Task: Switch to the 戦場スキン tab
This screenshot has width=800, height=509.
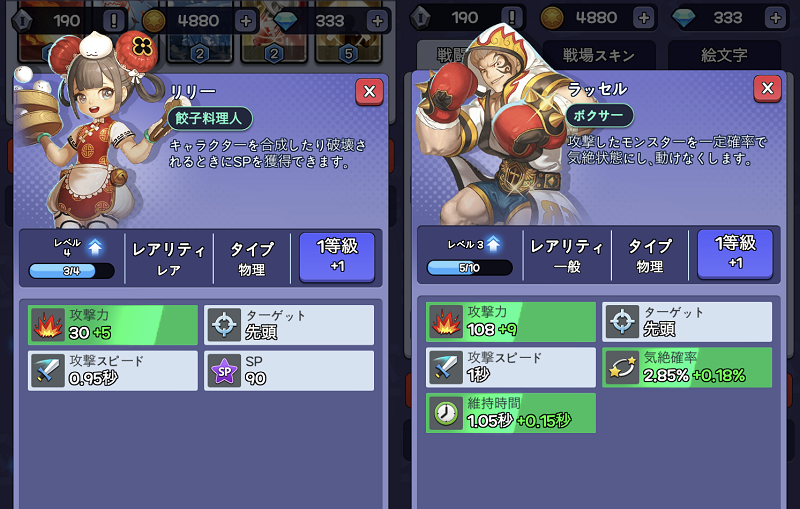Action: 595,56
